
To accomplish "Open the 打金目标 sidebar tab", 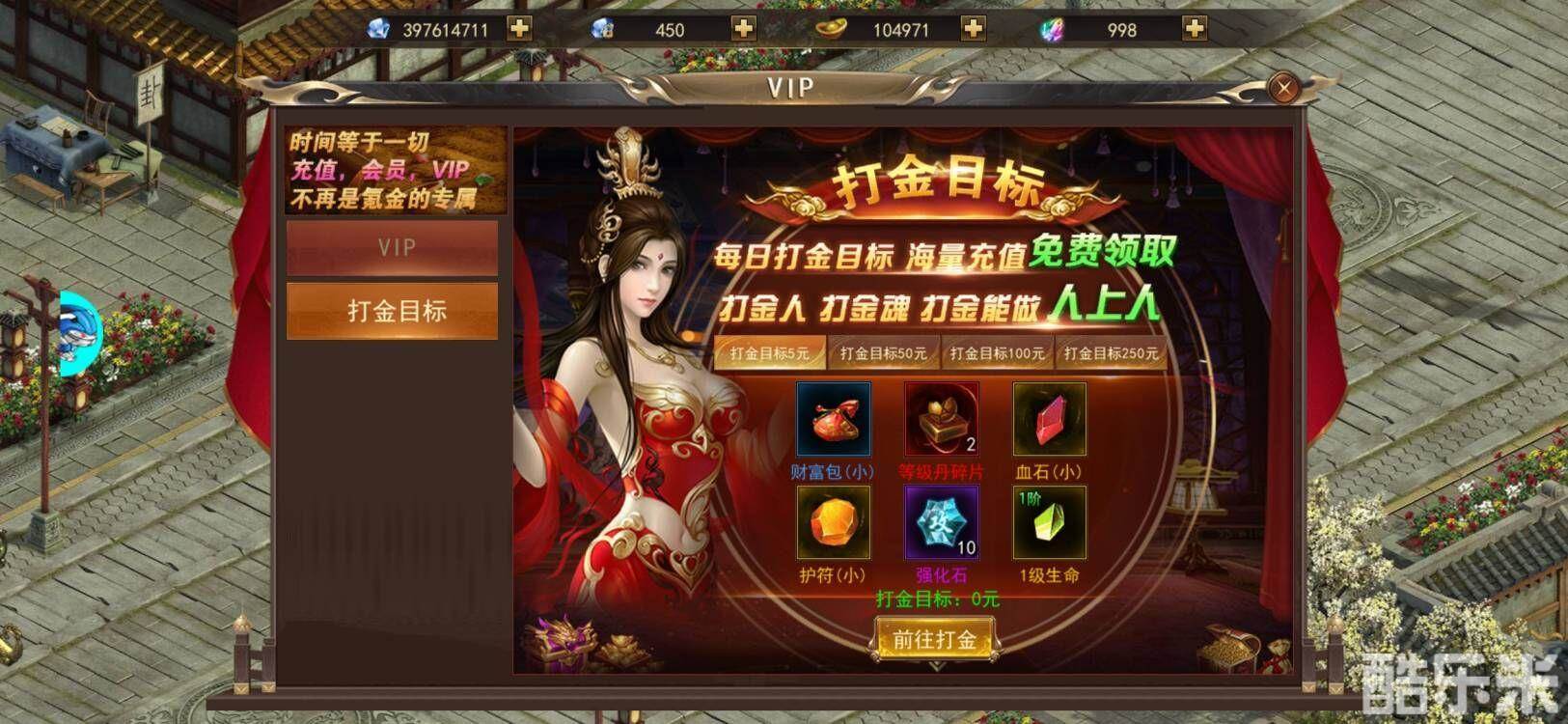I will [392, 308].
